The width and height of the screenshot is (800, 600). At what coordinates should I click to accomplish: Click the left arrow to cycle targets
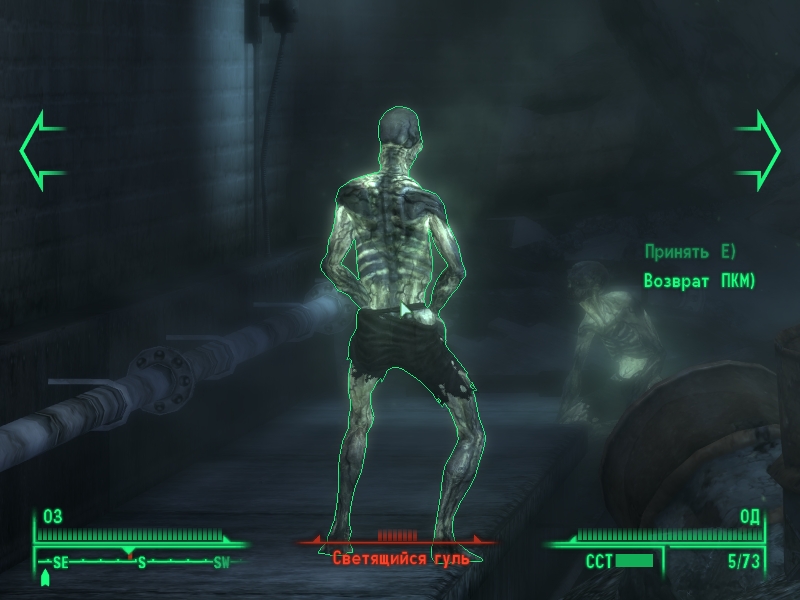point(40,151)
